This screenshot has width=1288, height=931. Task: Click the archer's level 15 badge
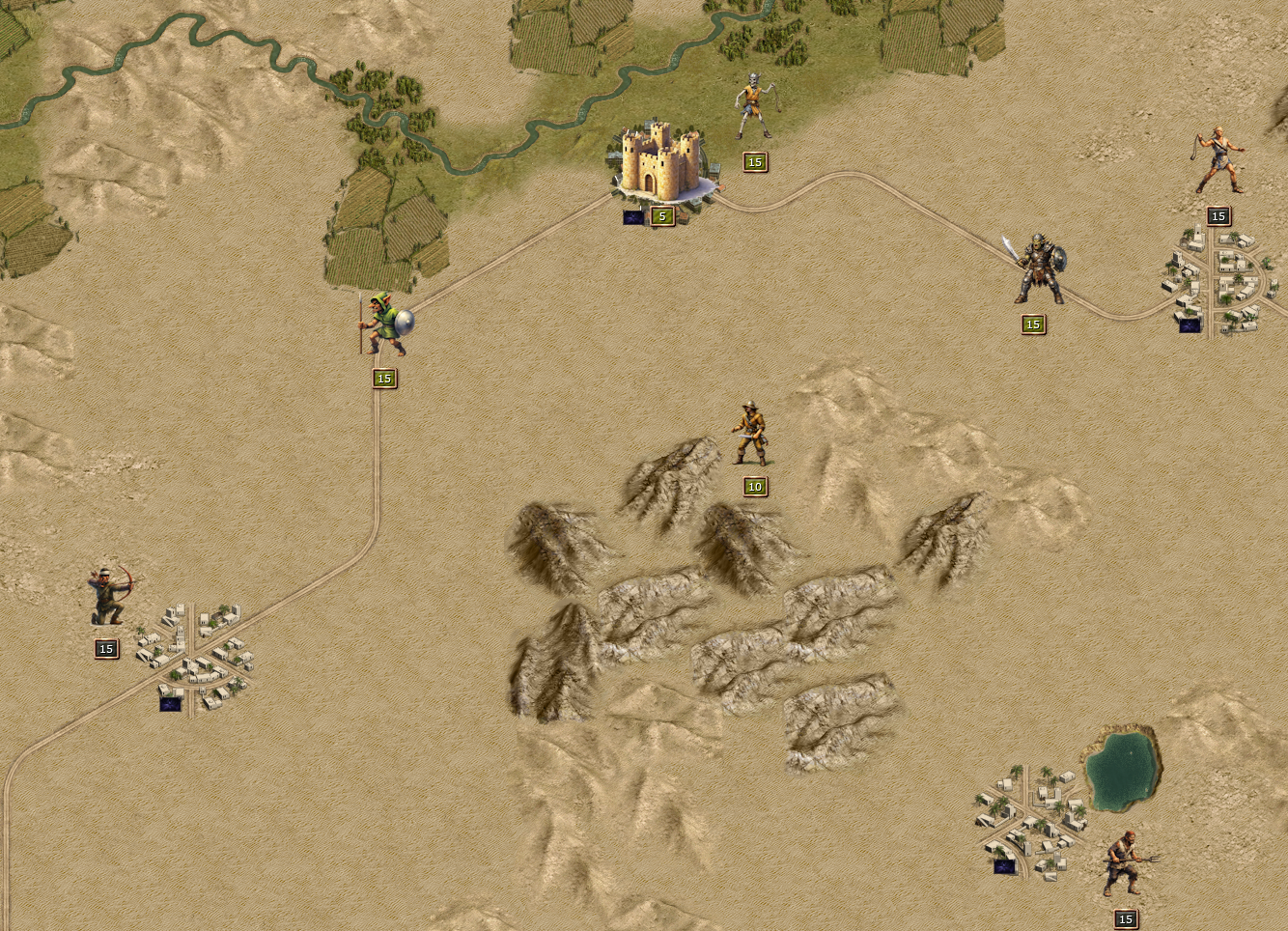[104, 649]
